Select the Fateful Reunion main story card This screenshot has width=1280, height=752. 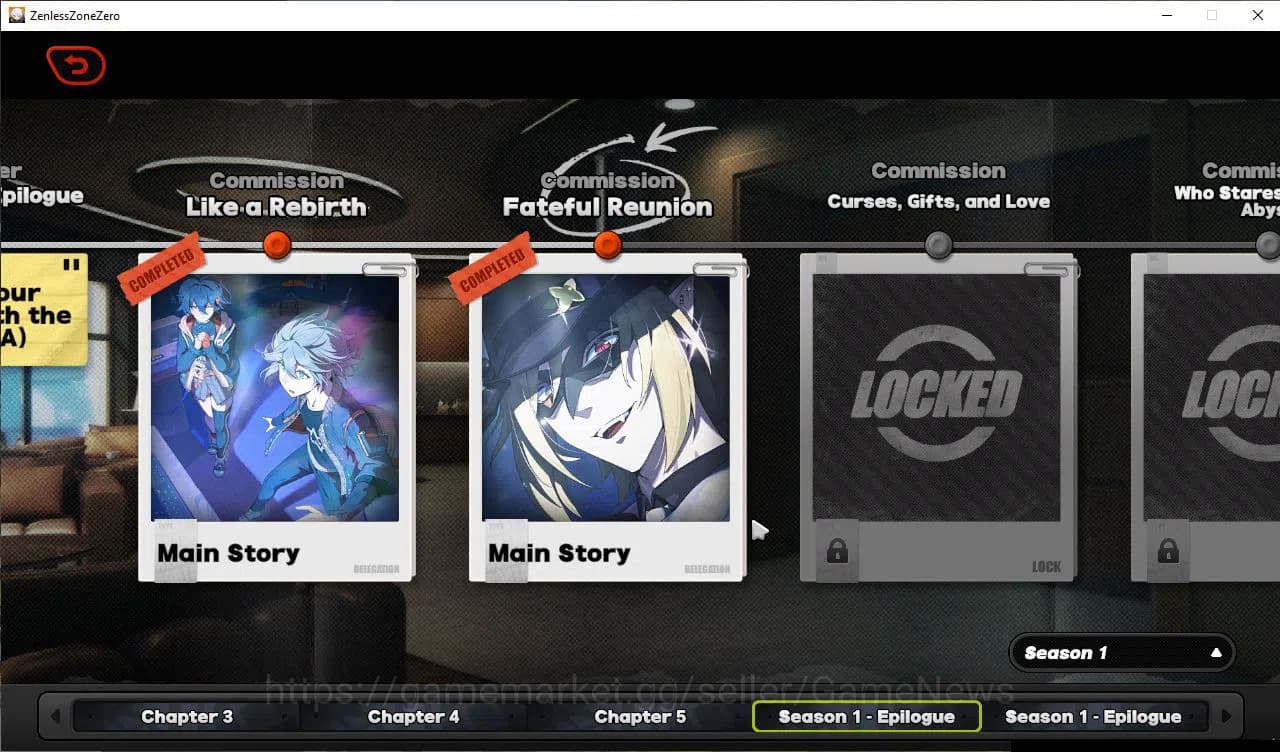click(606, 415)
